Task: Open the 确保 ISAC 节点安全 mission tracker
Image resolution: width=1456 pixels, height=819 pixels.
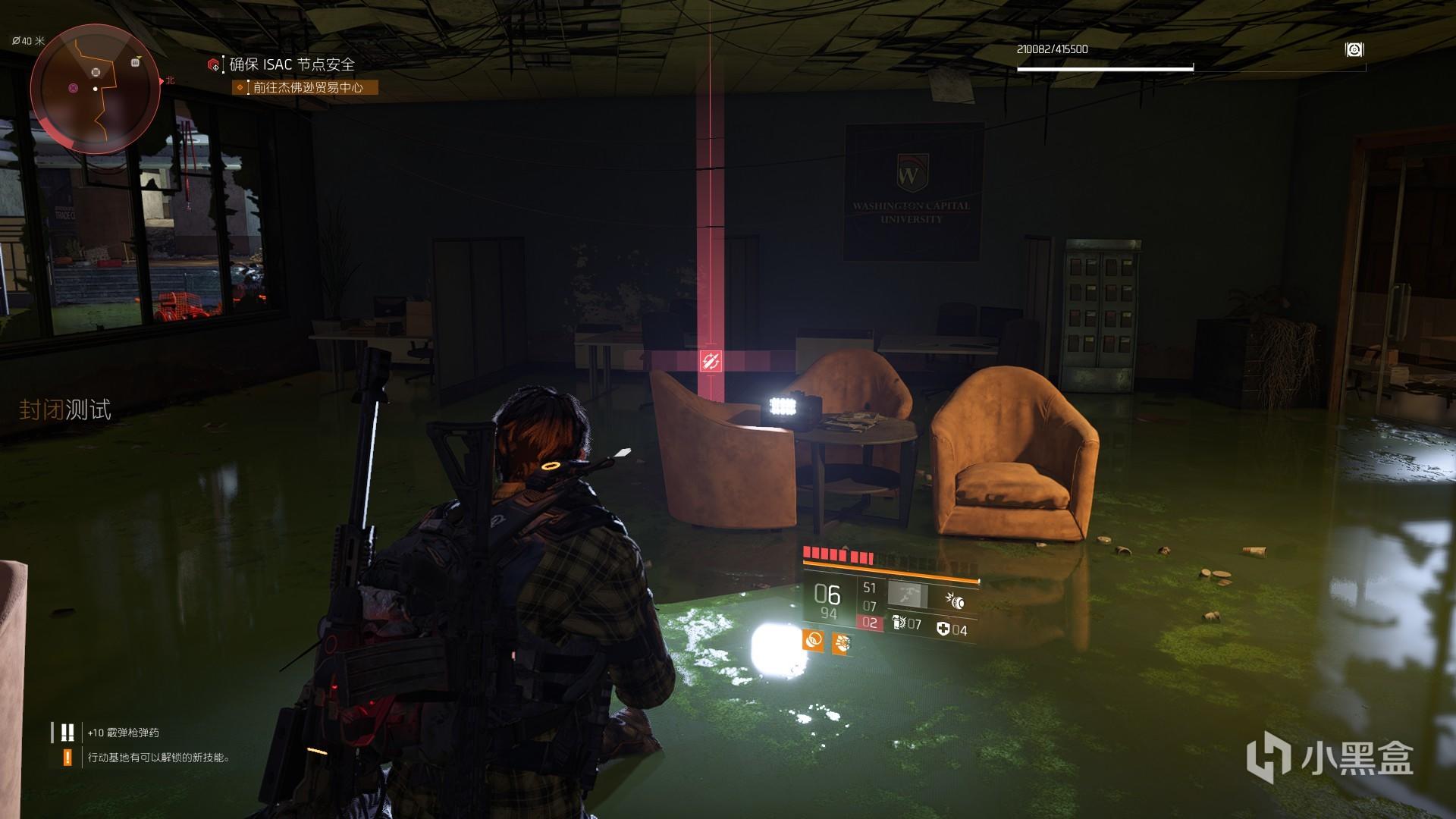Action: (x=291, y=64)
